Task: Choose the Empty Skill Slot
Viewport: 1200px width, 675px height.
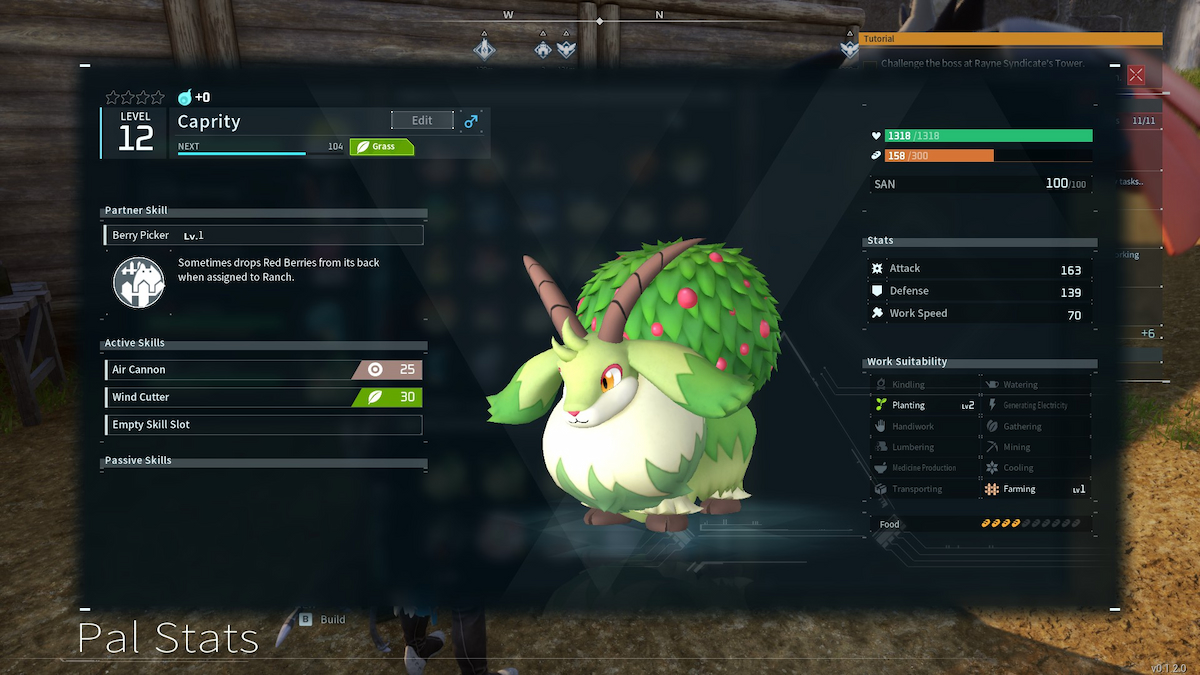Action: (263, 425)
